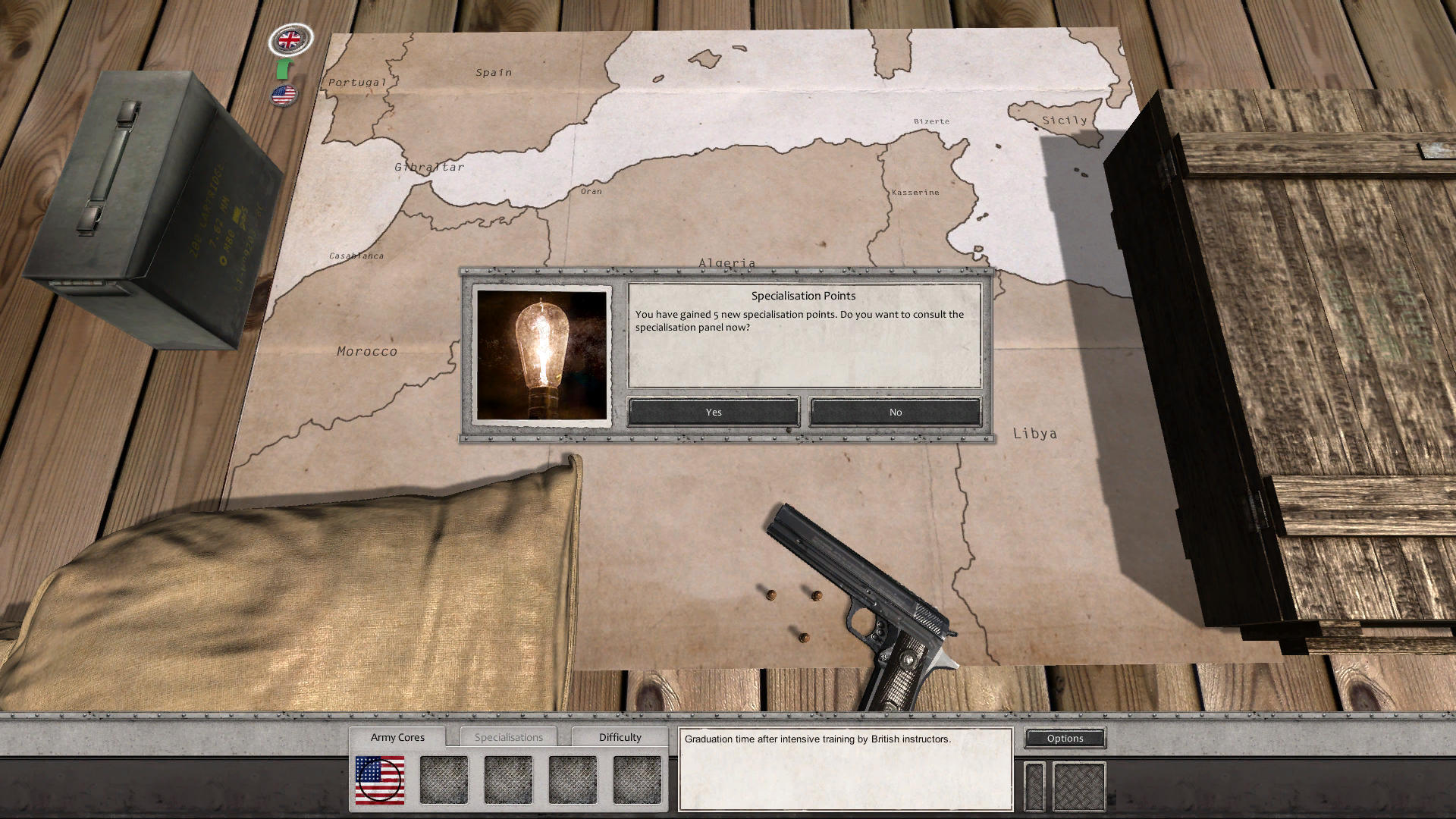Select Kasserine on the campaign map
This screenshot has height=819, width=1456.
coord(916,192)
